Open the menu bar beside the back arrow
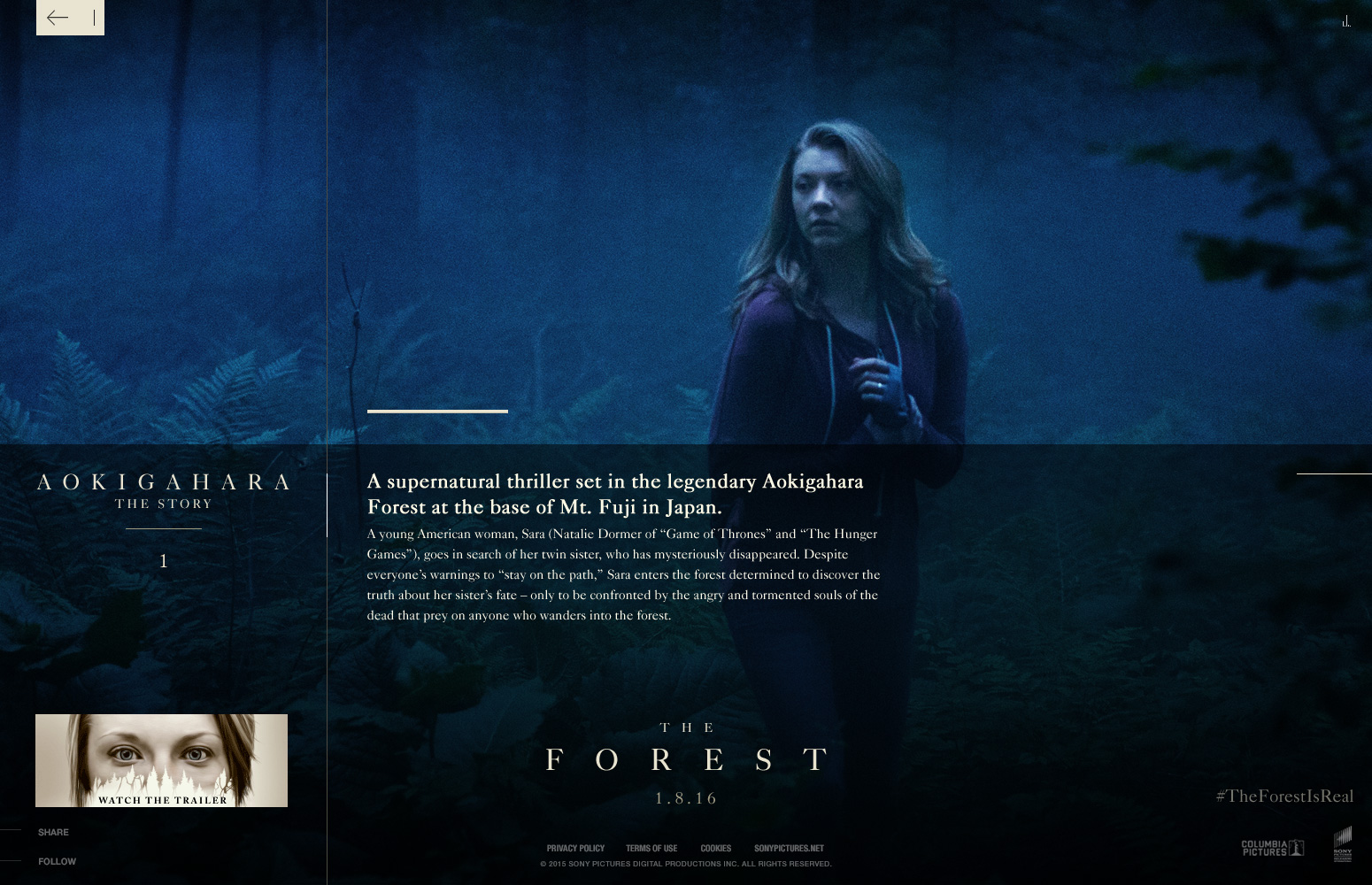The width and height of the screenshot is (1372, 885). 94,16
